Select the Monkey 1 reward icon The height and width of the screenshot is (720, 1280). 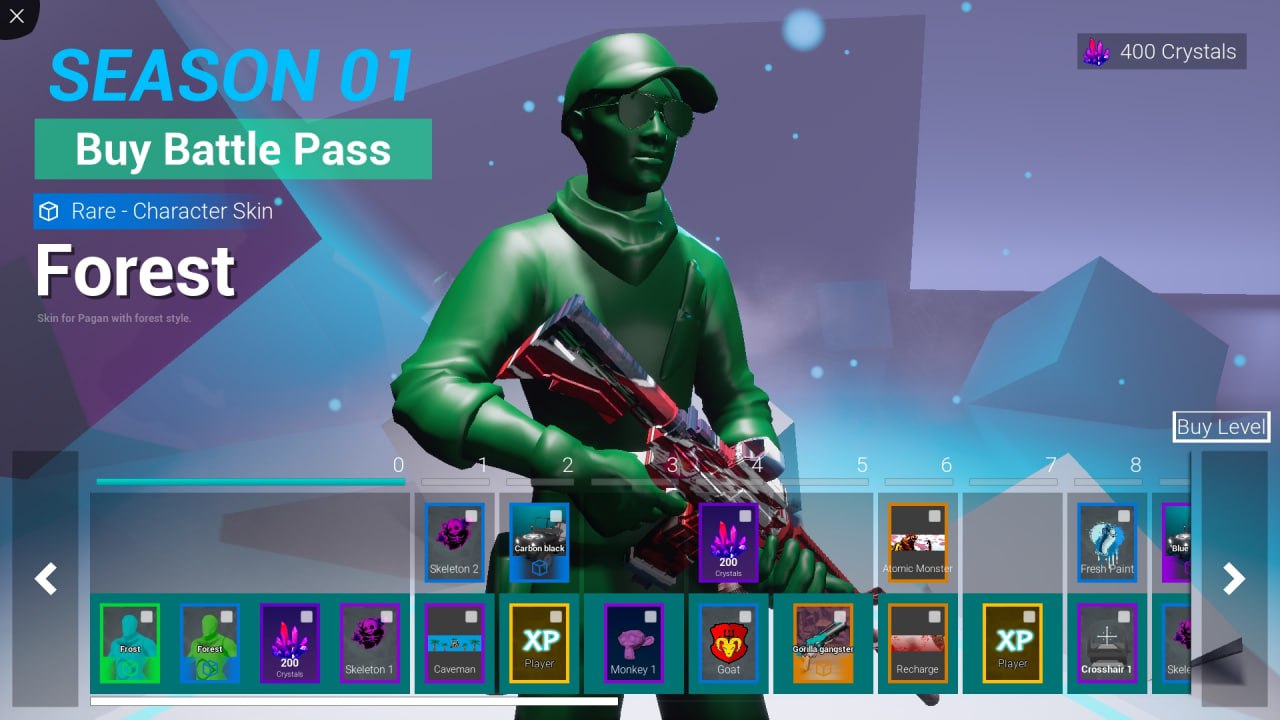(635, 643)
